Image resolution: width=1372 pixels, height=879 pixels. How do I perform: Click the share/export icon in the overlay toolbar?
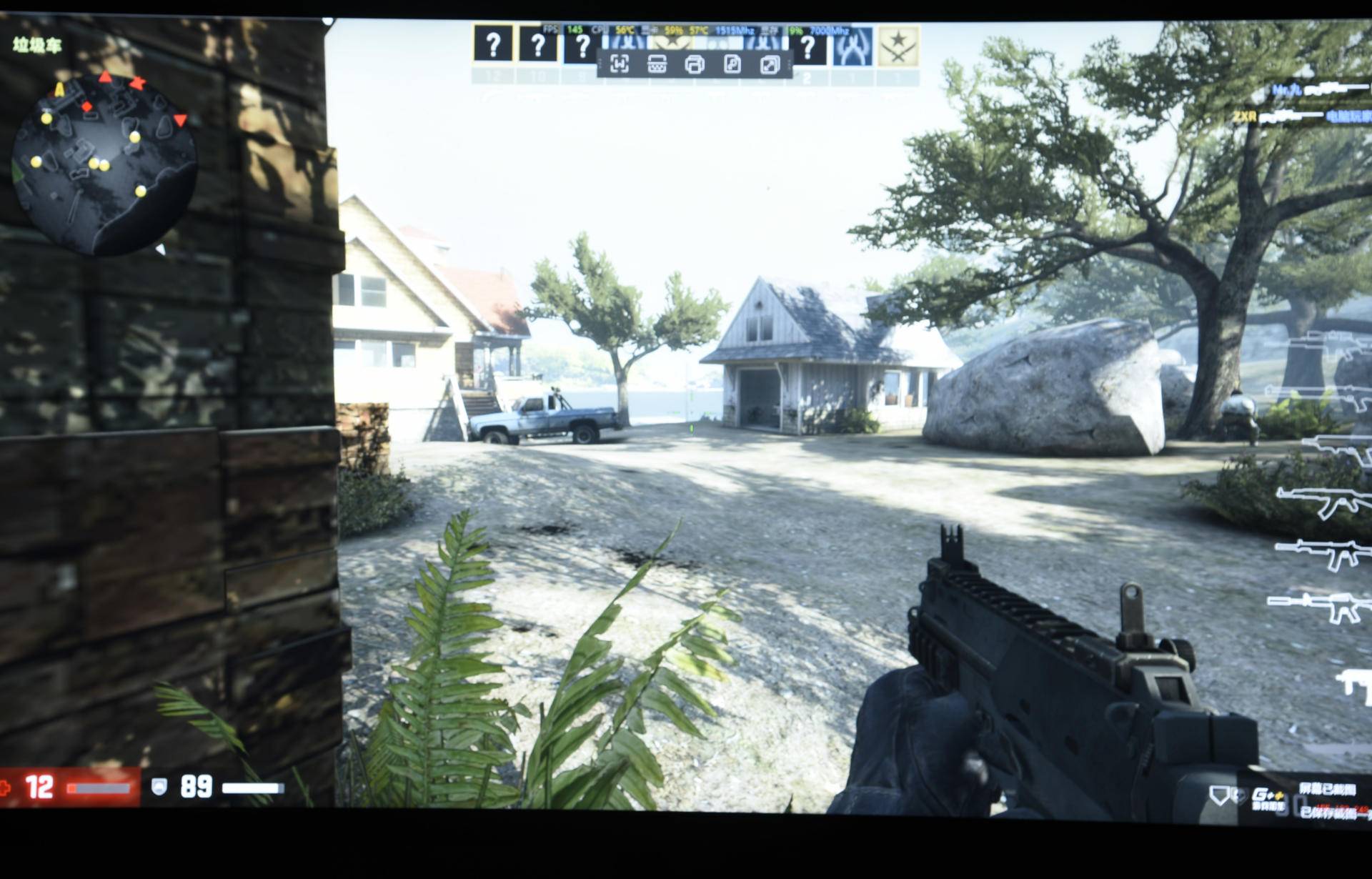pos(768,63)
